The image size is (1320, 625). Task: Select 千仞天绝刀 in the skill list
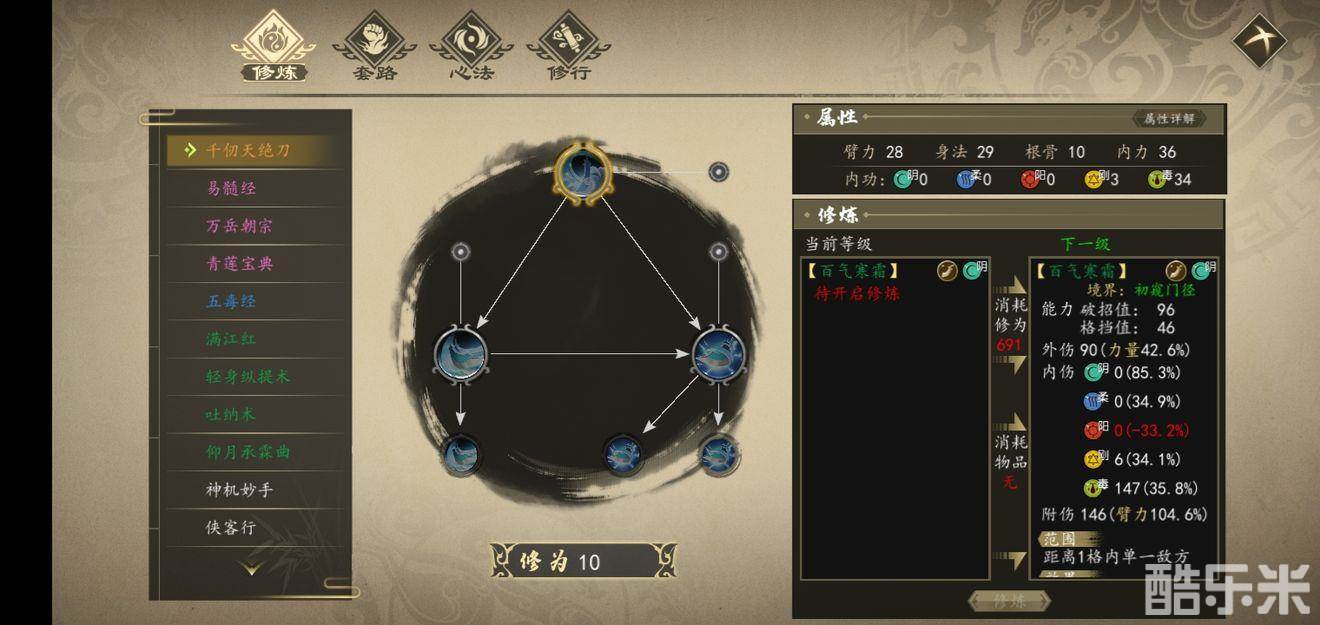point(248,151)
